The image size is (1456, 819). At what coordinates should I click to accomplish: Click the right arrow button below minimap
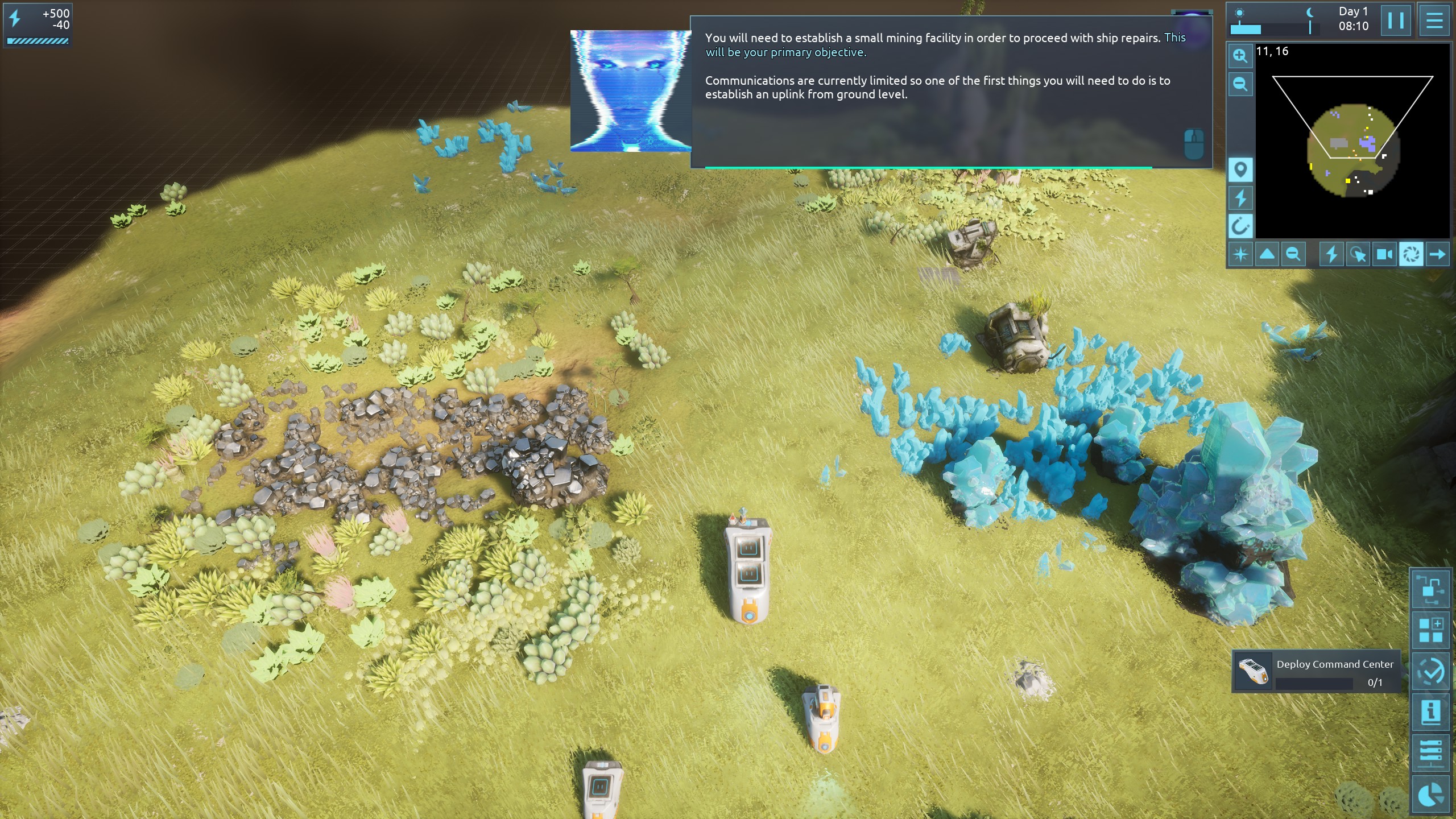pos(1437,254)
